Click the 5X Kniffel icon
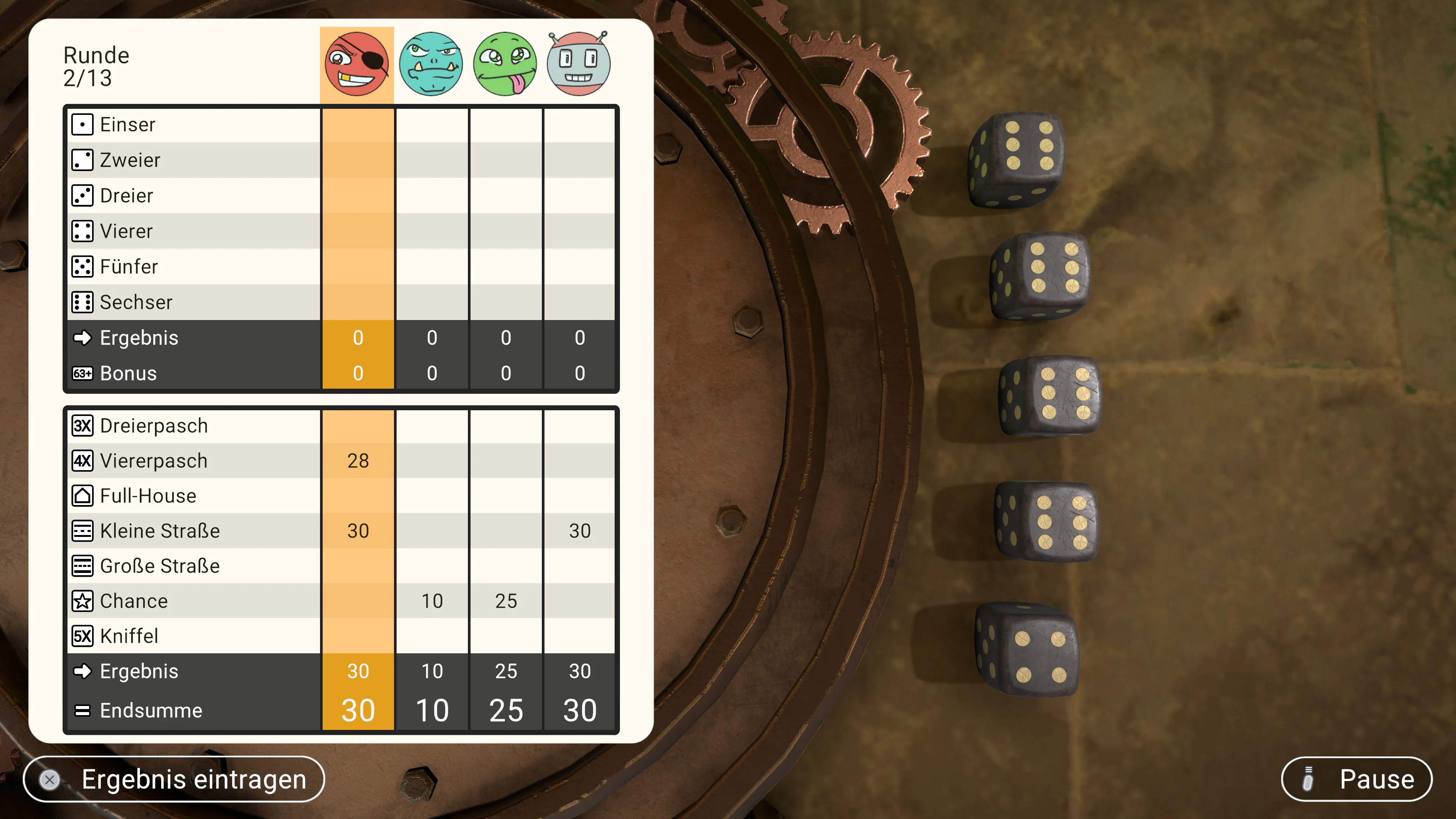Viewport: 1456px width, 819px height. pos(83,636)
